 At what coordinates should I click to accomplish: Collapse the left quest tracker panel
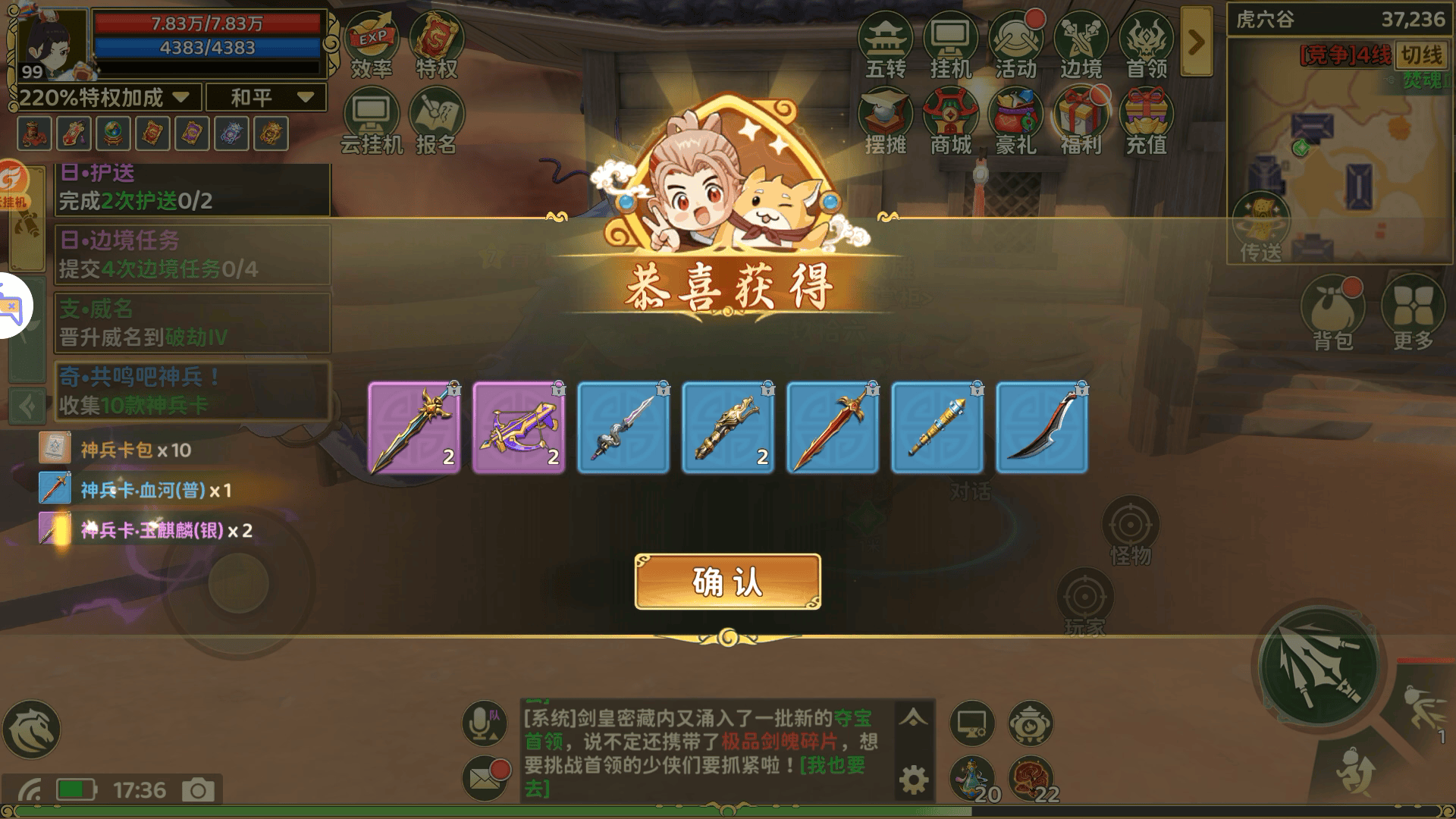[29, 407]
